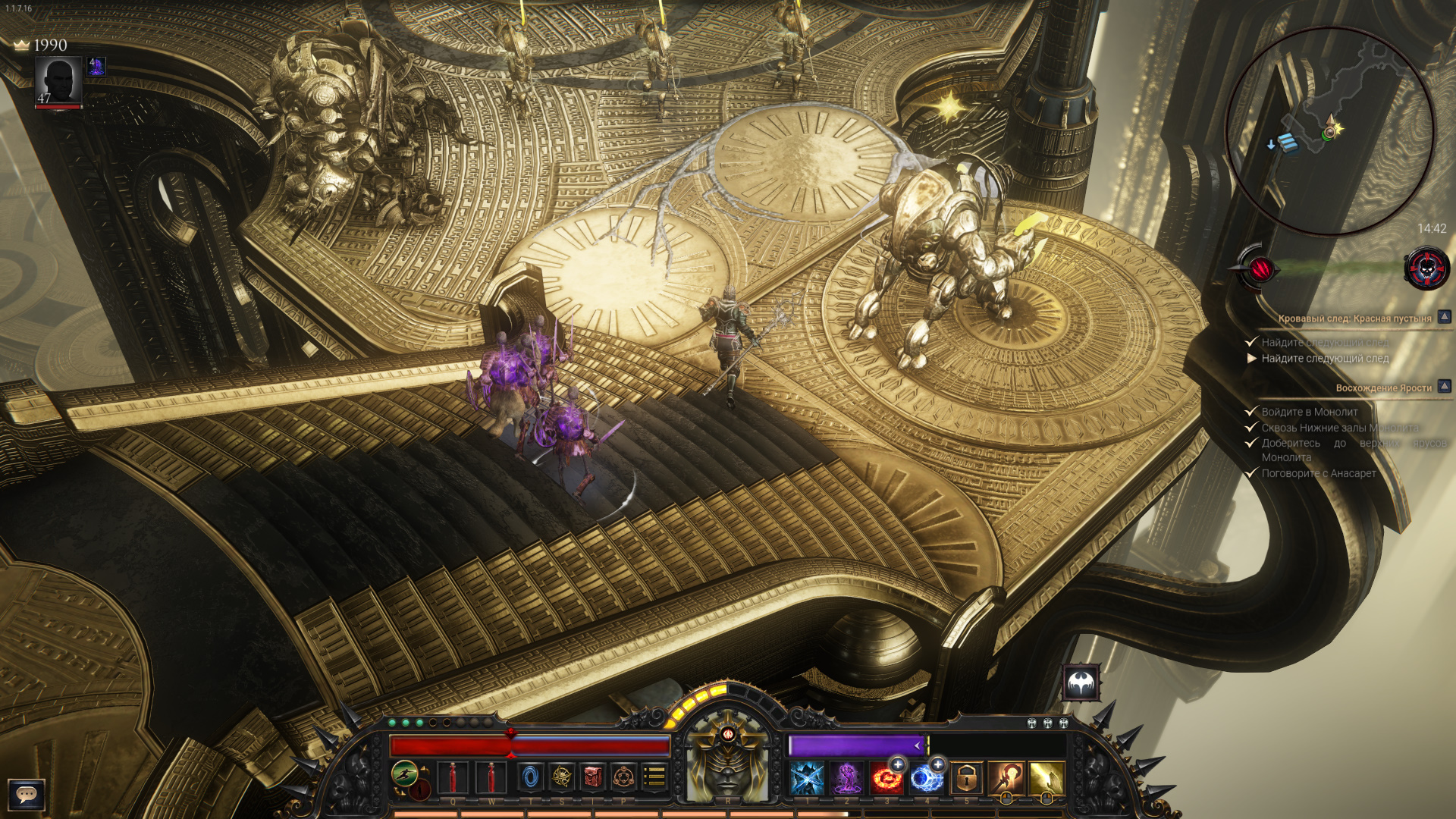Open the inventory backpack icon
Image resolution: width=1456 pixels, height=819 pixels.
tap(593, 777)
